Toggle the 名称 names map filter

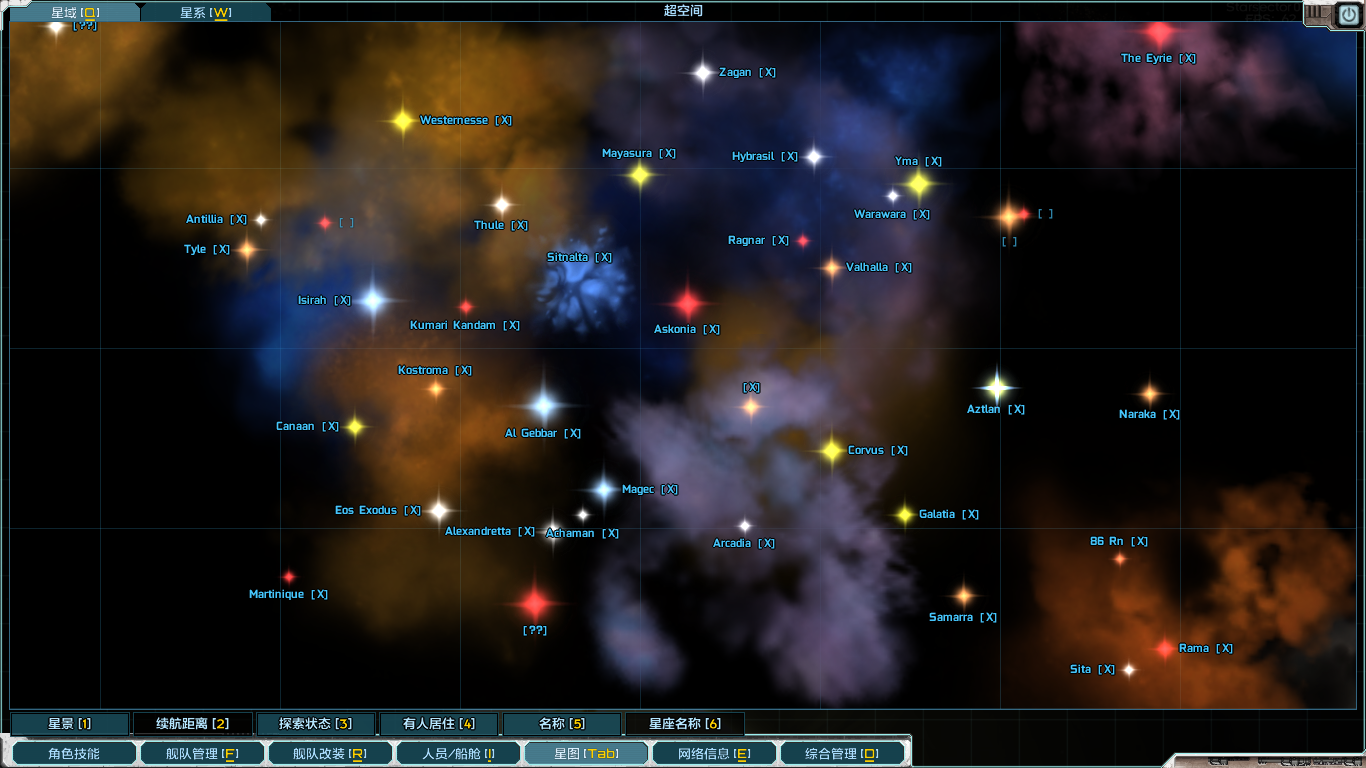tap(562, 723)
